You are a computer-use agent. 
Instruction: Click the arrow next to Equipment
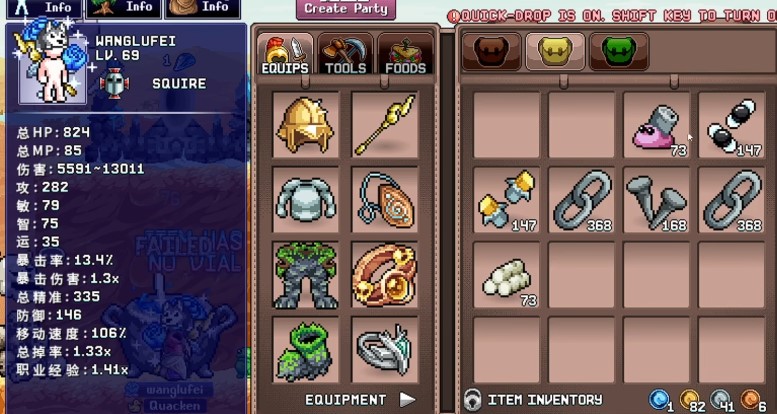(407, 400)
